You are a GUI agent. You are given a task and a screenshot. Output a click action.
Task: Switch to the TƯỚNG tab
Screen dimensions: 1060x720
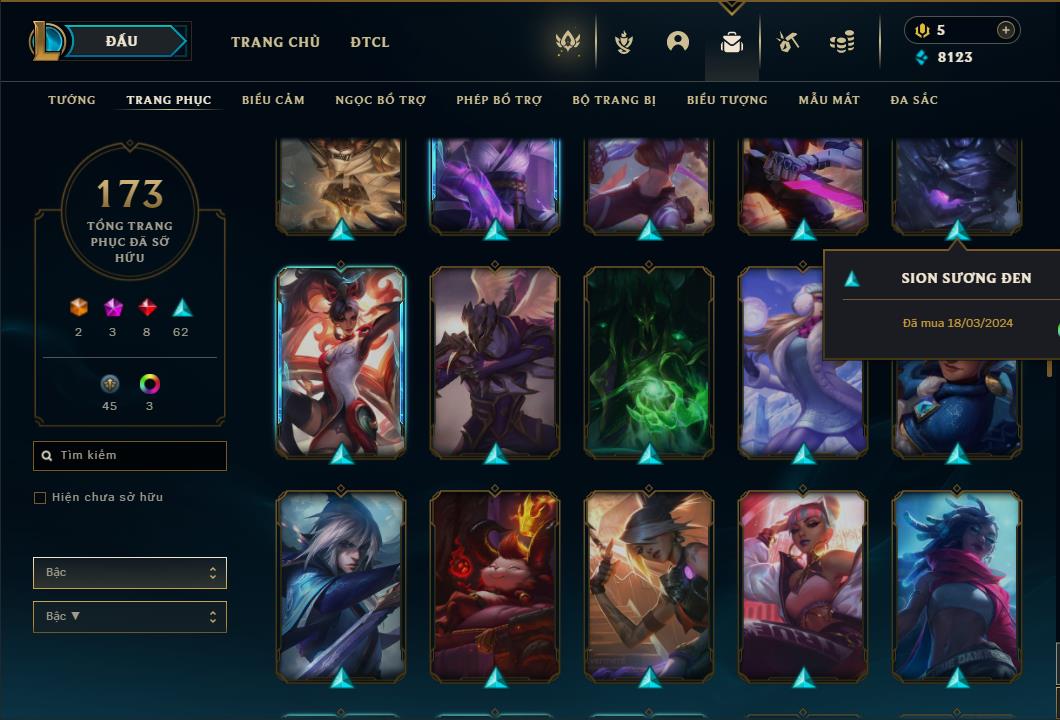(72, 100)
